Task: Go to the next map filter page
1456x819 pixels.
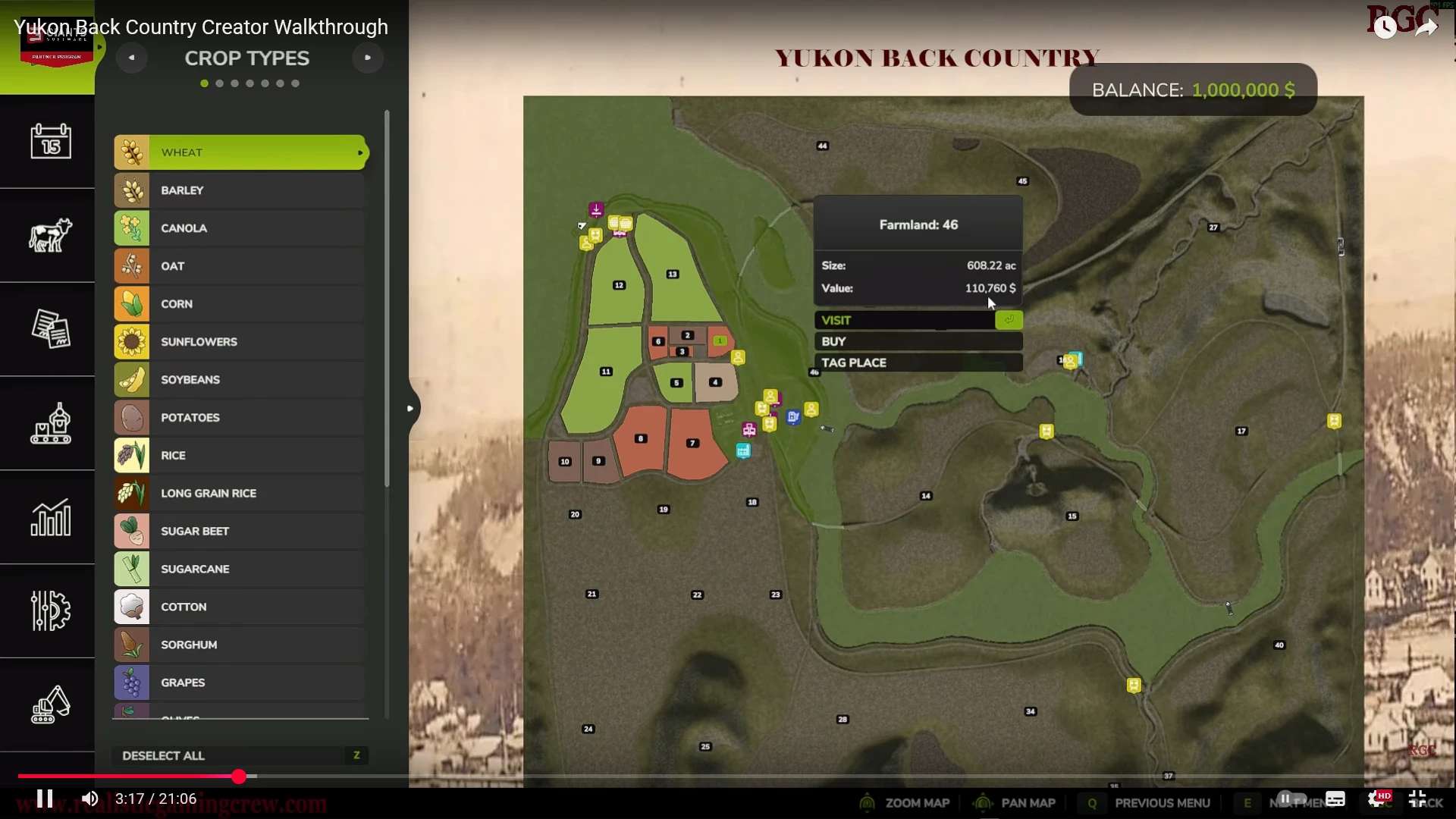Action: pos(368,58)
